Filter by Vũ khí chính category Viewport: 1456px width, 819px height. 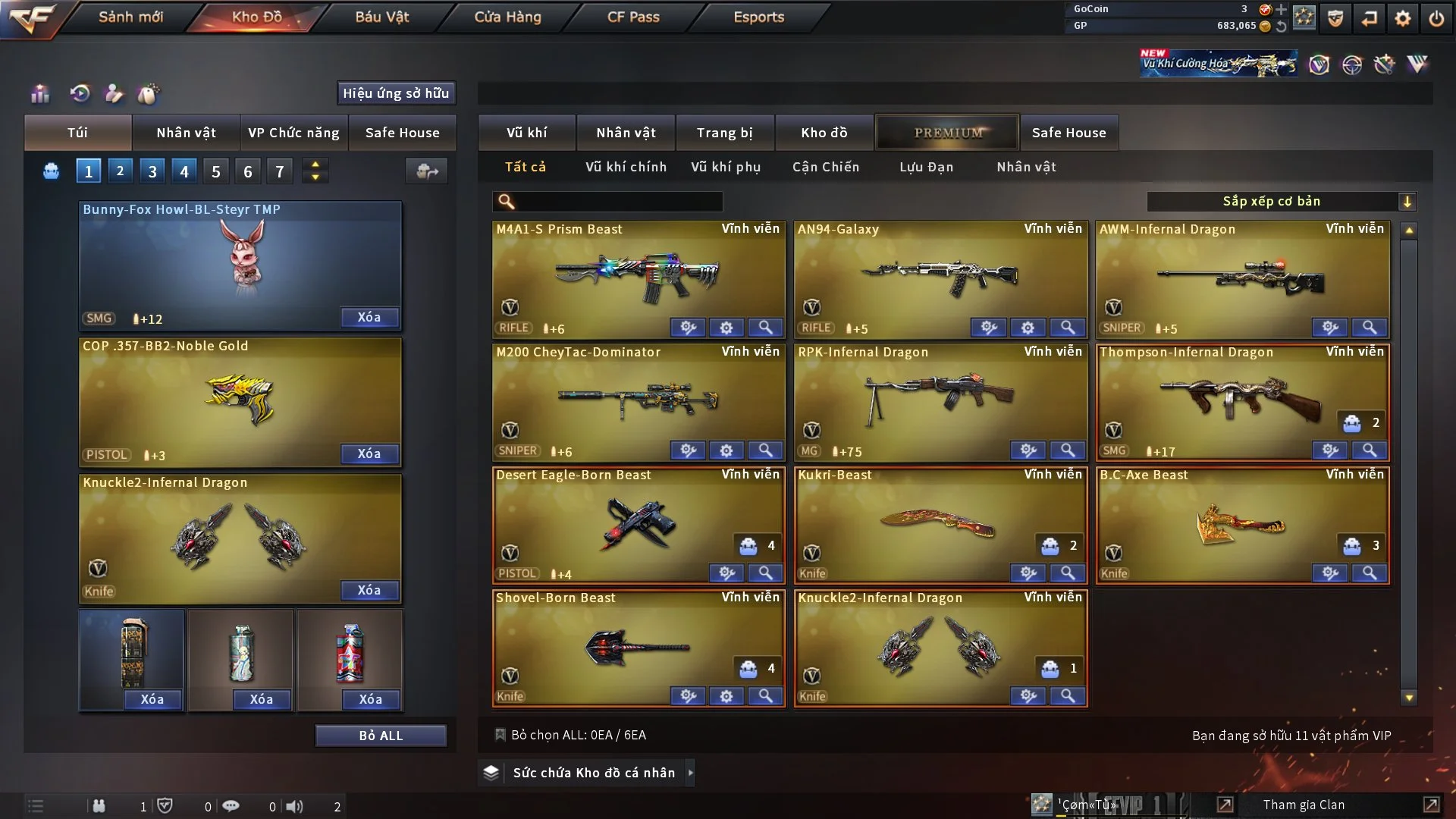click(x=626, y=167)
